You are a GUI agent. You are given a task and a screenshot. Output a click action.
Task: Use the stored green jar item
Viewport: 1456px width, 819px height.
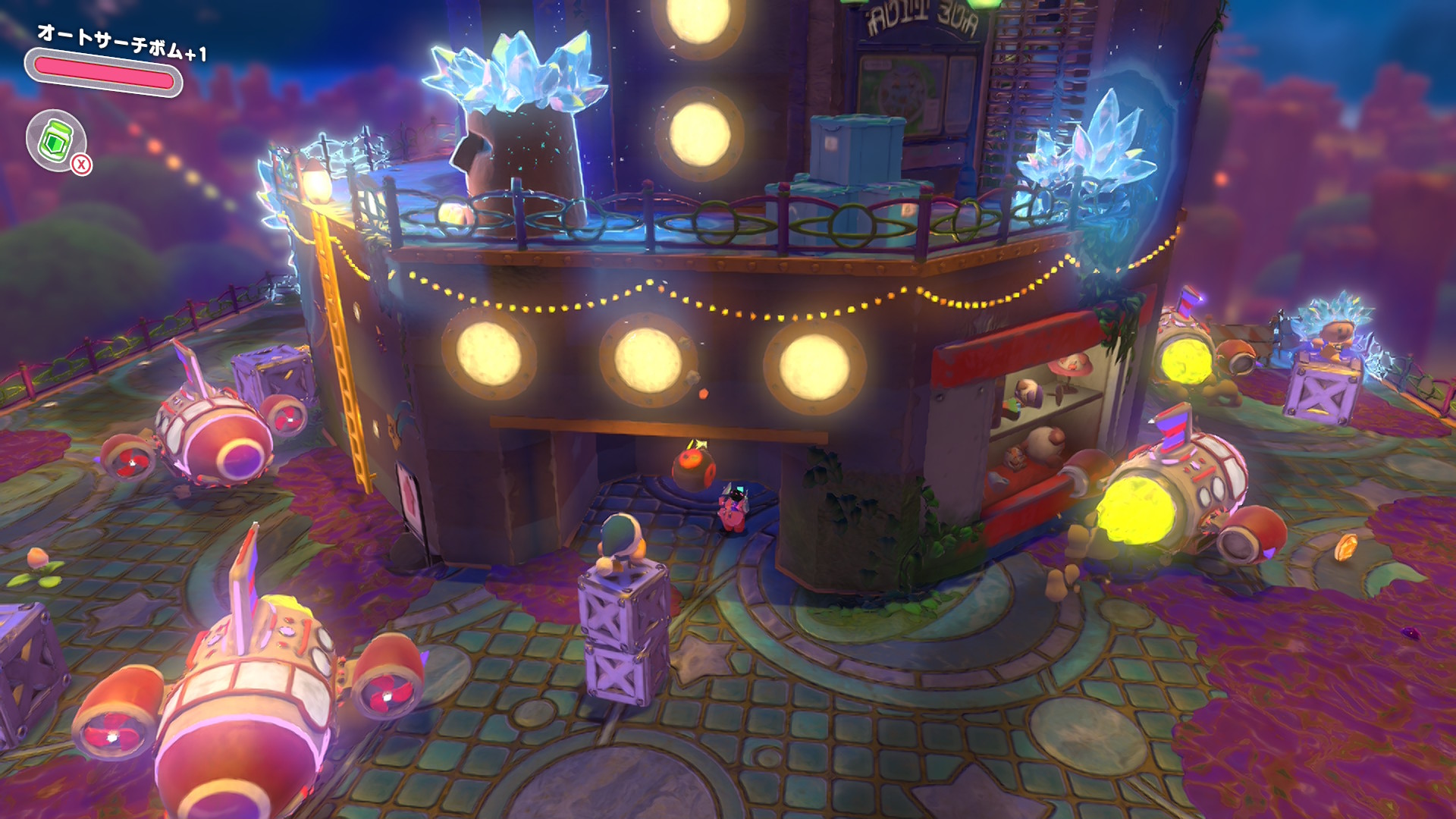[55, 140]
